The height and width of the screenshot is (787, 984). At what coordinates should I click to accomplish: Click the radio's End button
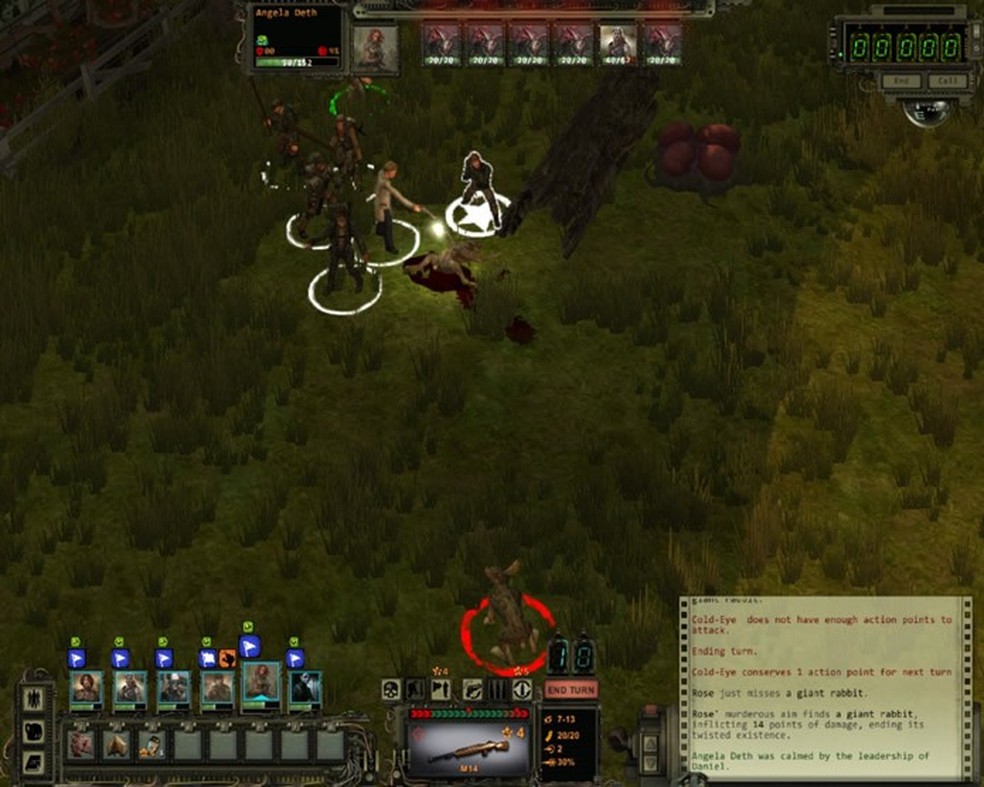(901, 82)
